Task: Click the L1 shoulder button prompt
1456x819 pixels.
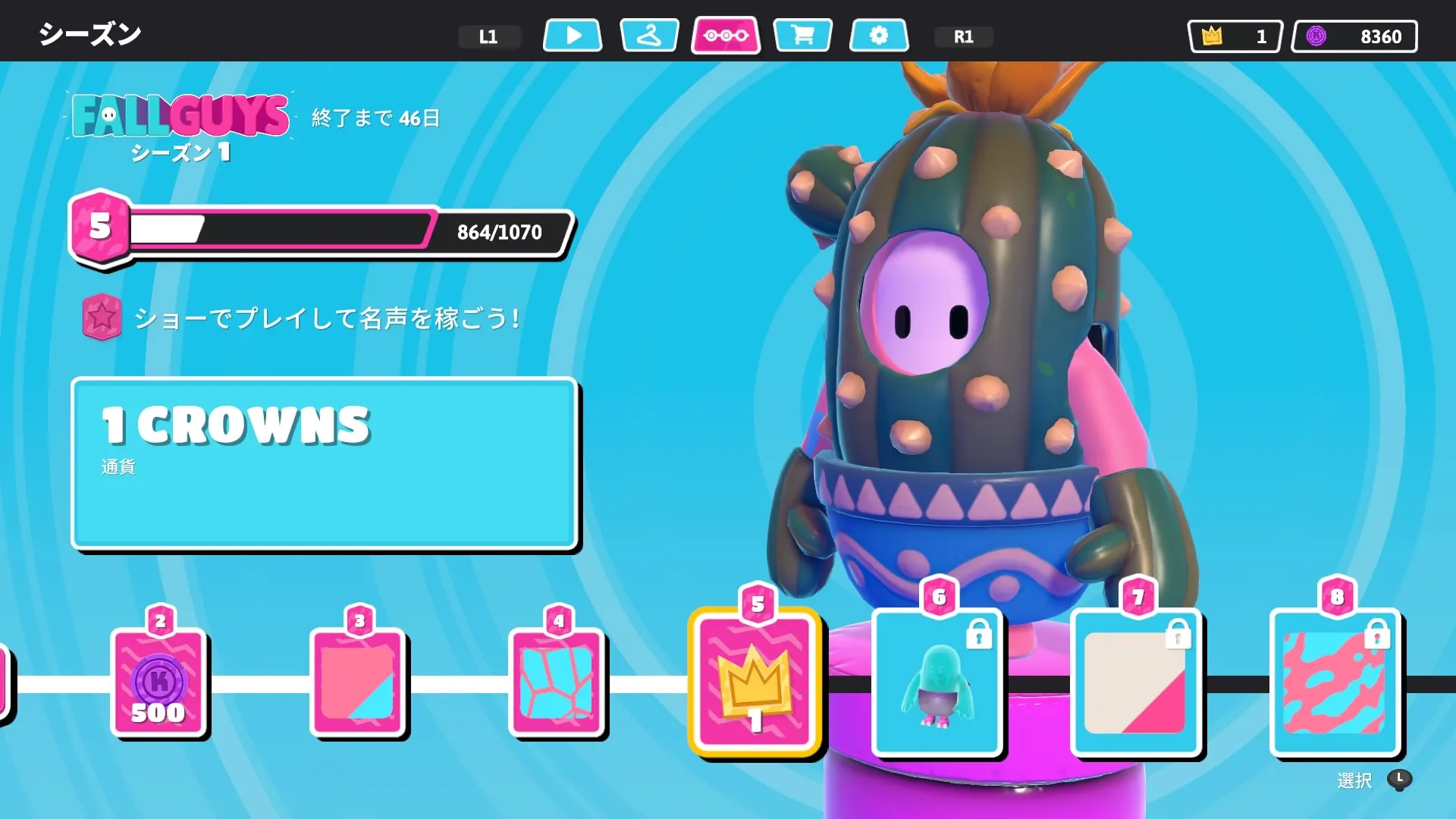Action: click(x=489, y=35)
